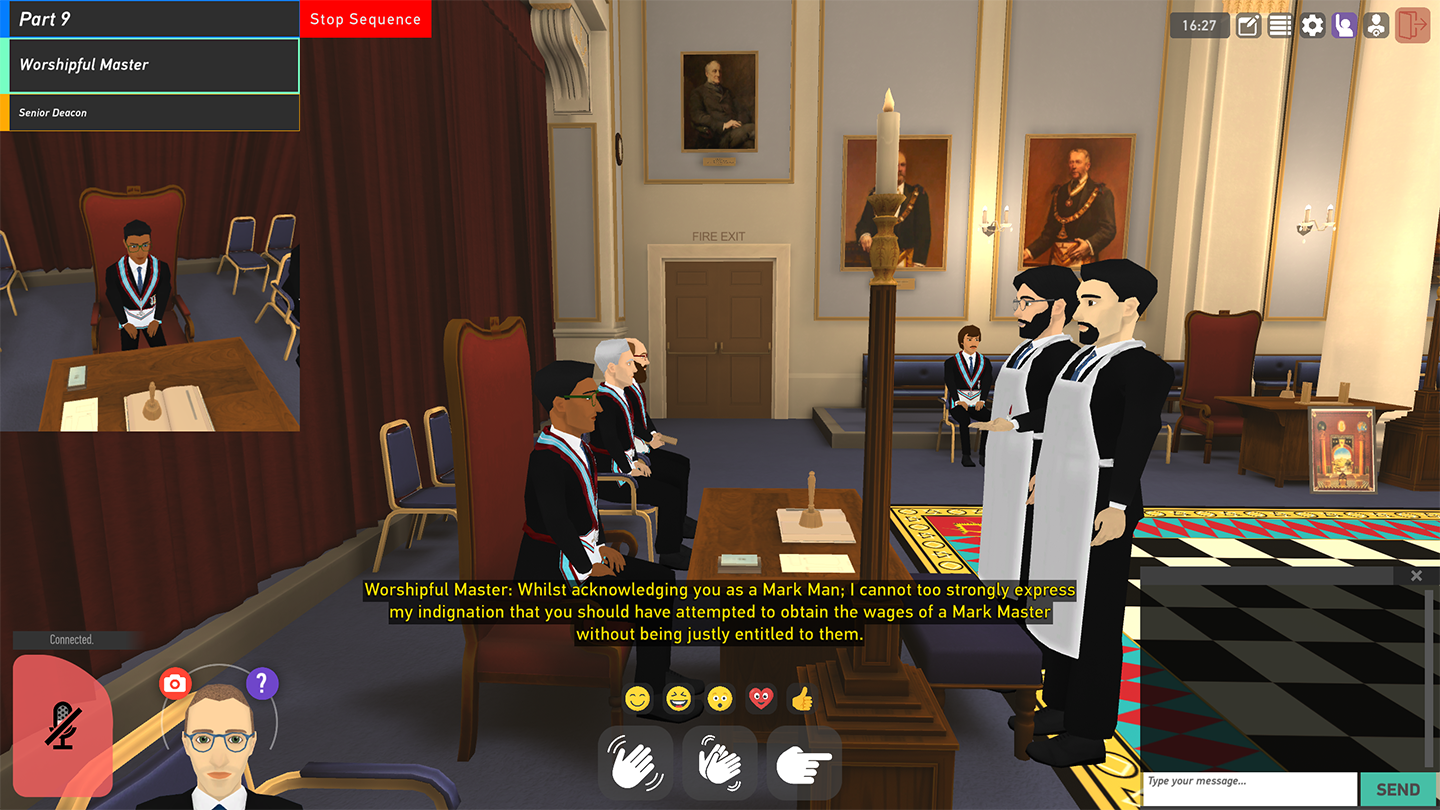Open the notes pencil icon

coord(1248,26)
